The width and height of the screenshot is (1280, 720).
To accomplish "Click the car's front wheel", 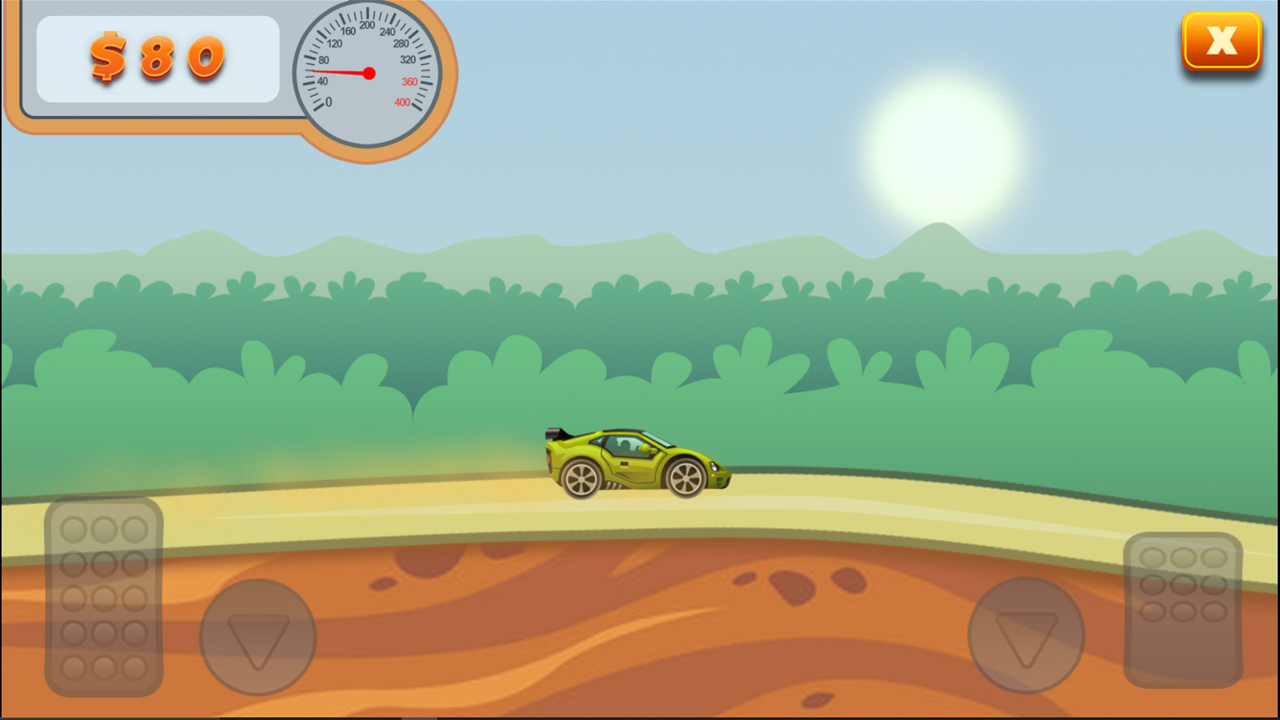I will tap(685, 478).
